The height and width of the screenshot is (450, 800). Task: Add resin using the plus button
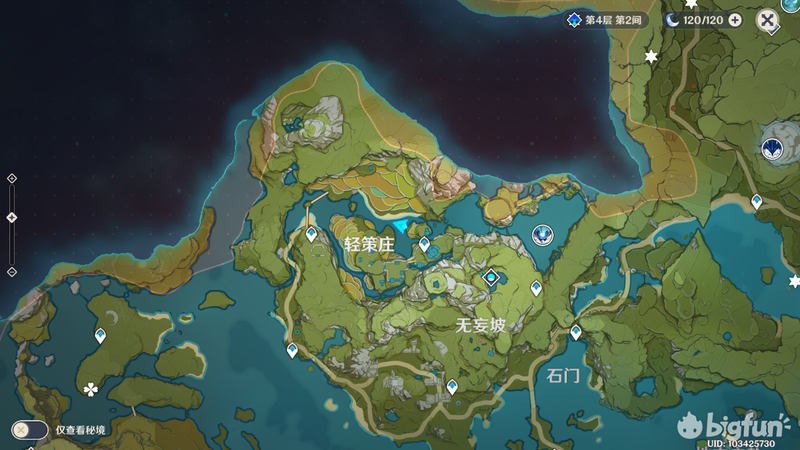(735, 20)
